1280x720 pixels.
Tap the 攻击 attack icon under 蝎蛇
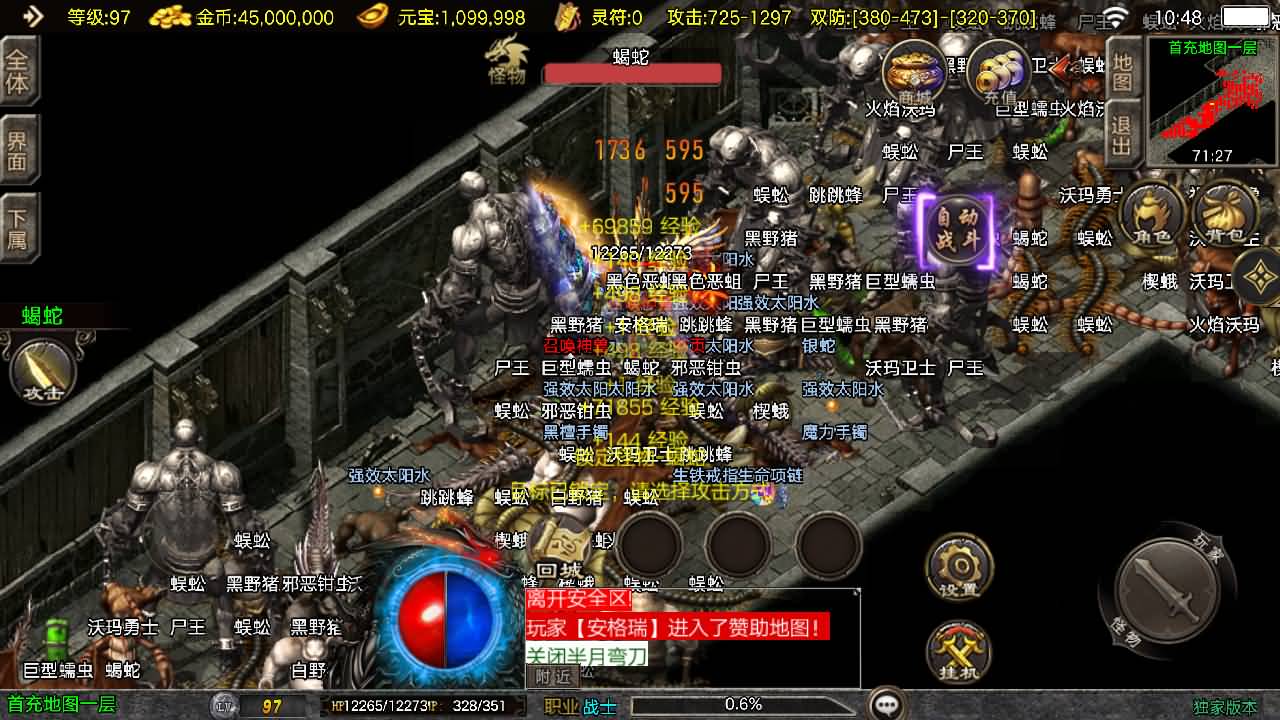[42, 370]
